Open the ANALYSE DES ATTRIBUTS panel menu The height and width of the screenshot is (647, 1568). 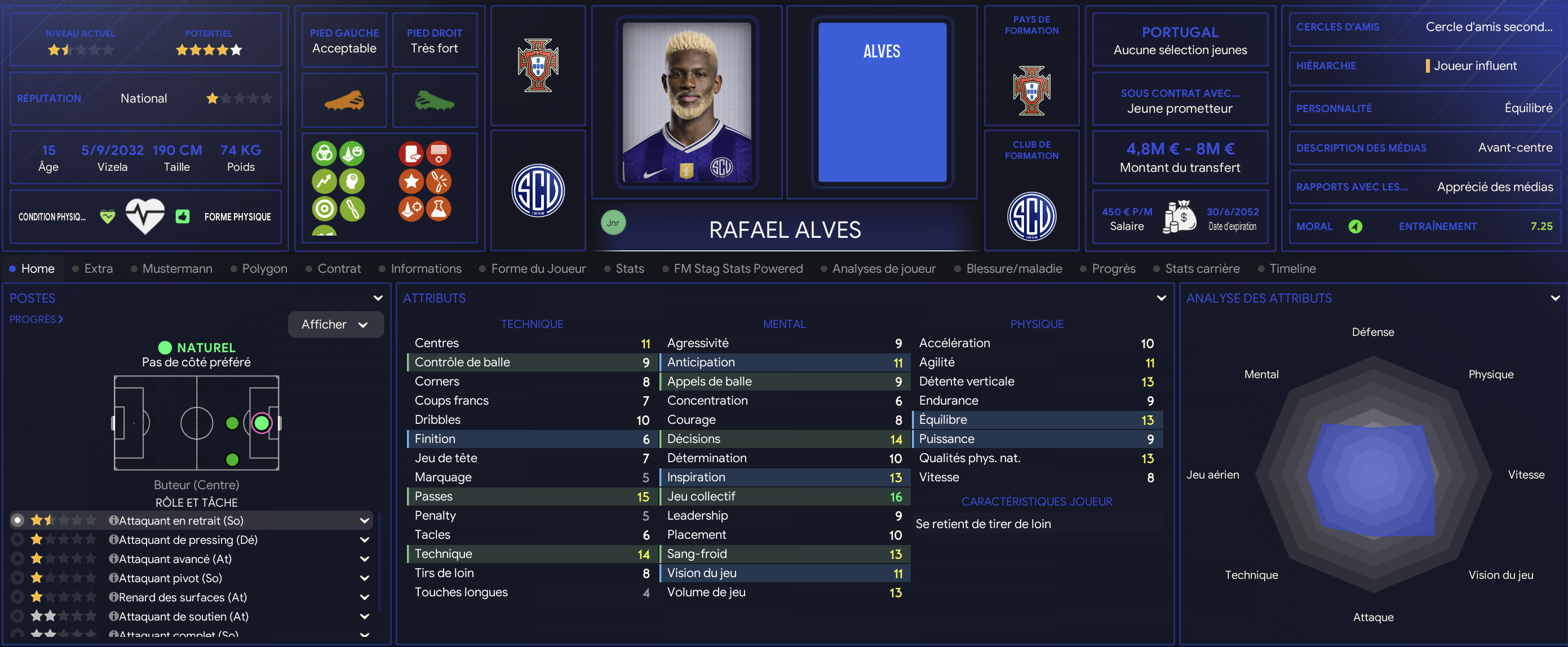(1554, 298)
